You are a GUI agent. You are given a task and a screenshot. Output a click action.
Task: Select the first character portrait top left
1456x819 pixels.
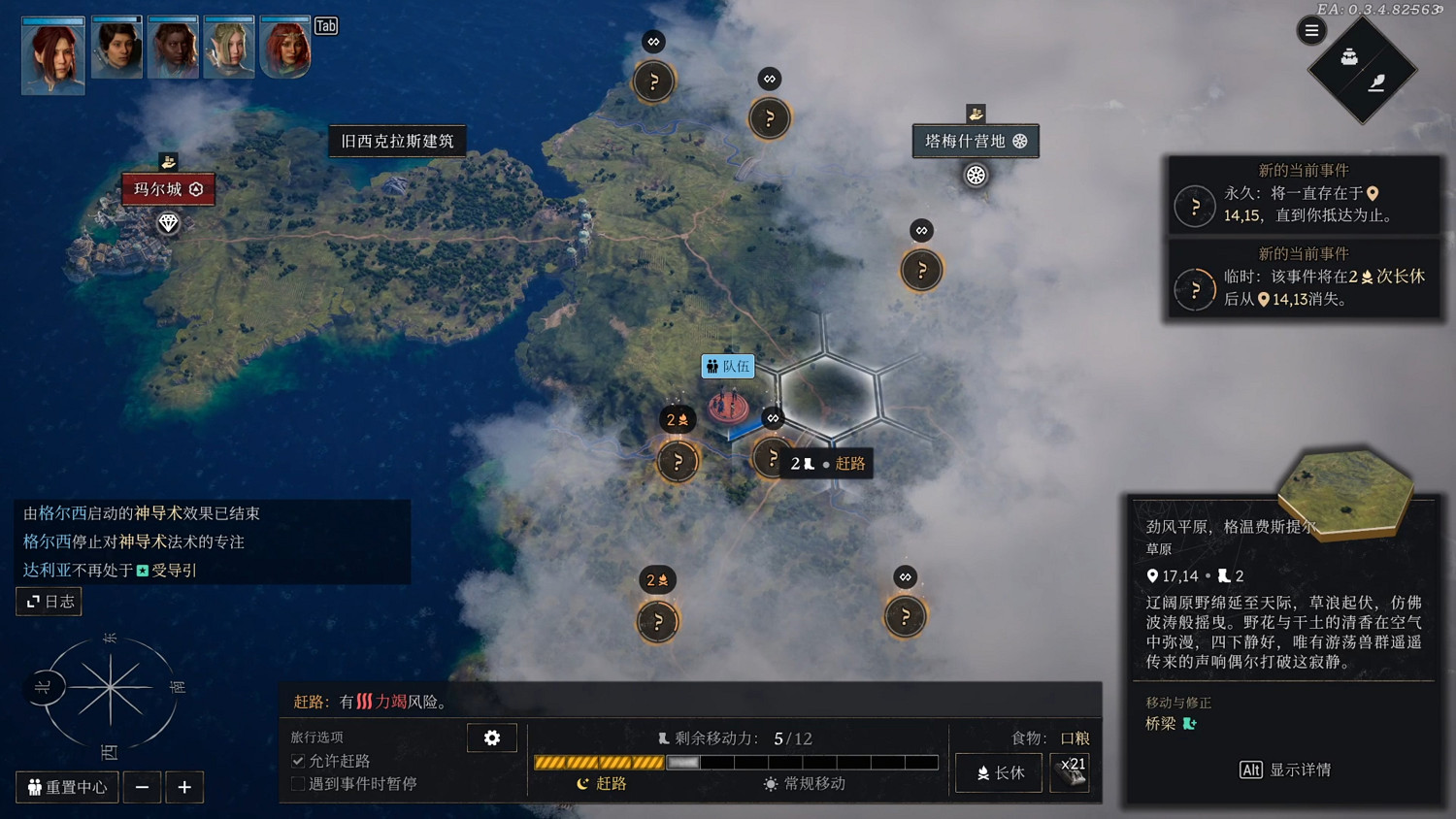52,55
